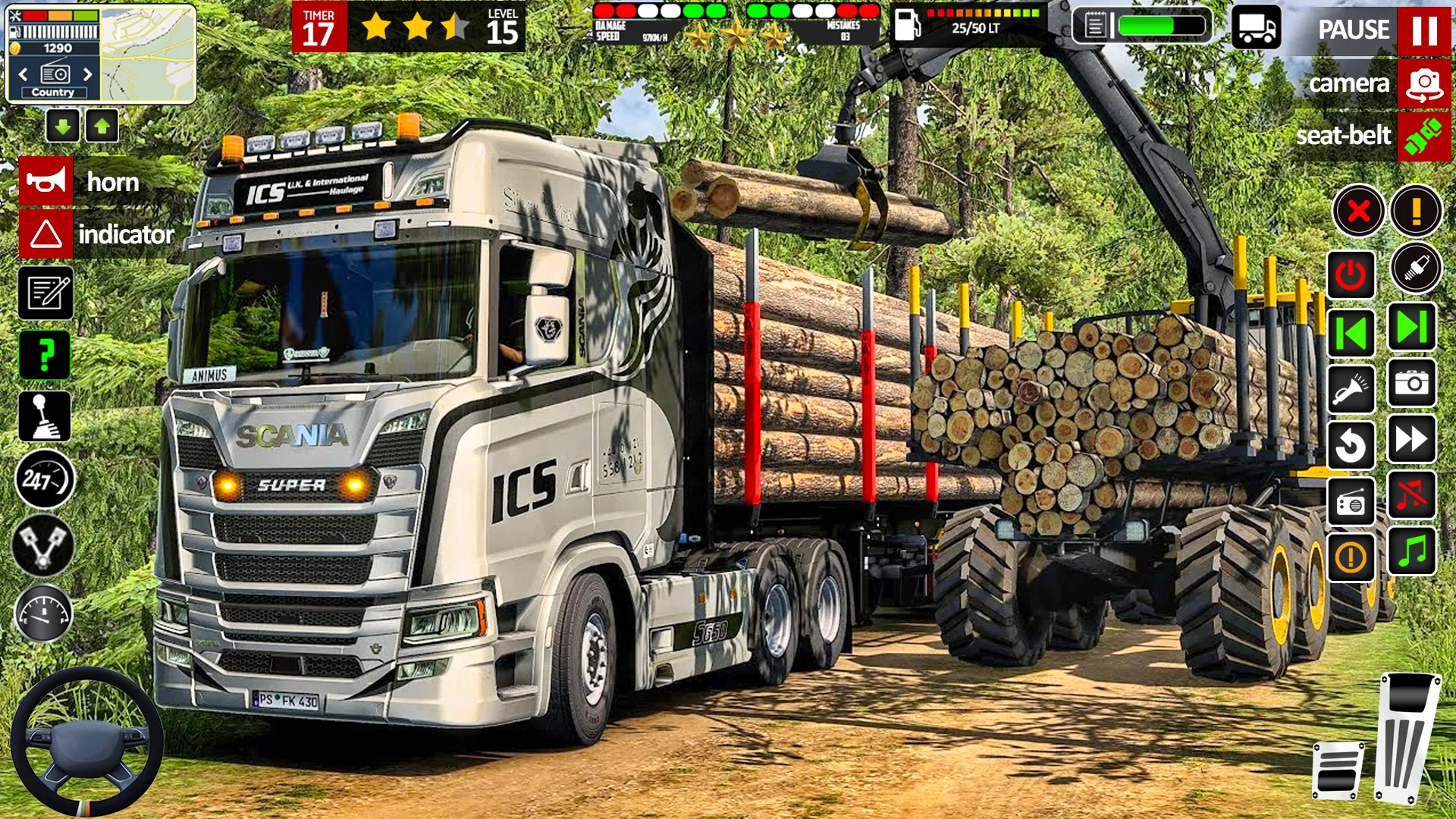The width and height of the screenshot is (1456, 819).
Task: Browse previous radio station with left arrow
Action: click(x=25, y=74)
